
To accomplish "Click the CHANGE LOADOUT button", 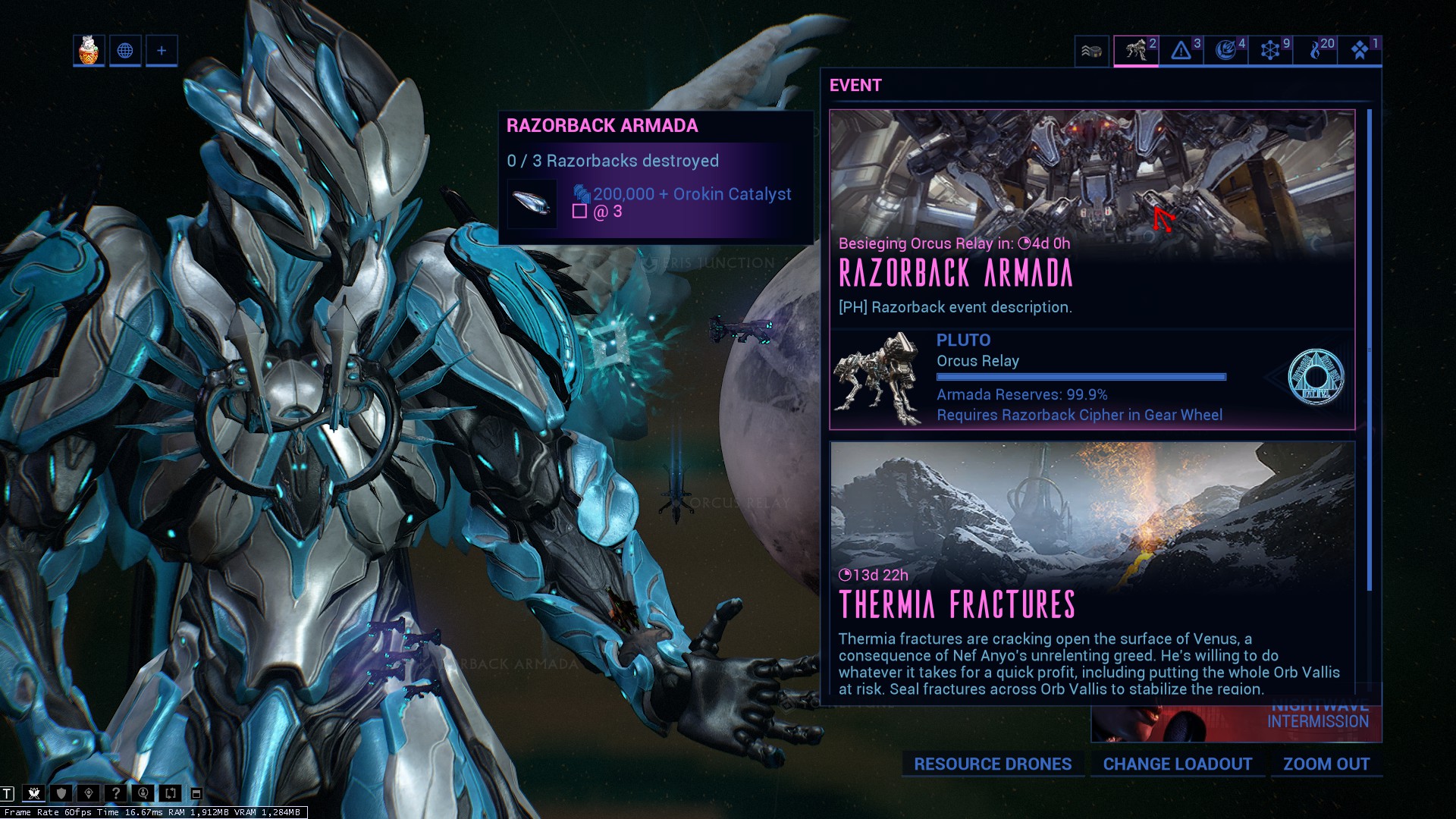I will click(1178, 764).
